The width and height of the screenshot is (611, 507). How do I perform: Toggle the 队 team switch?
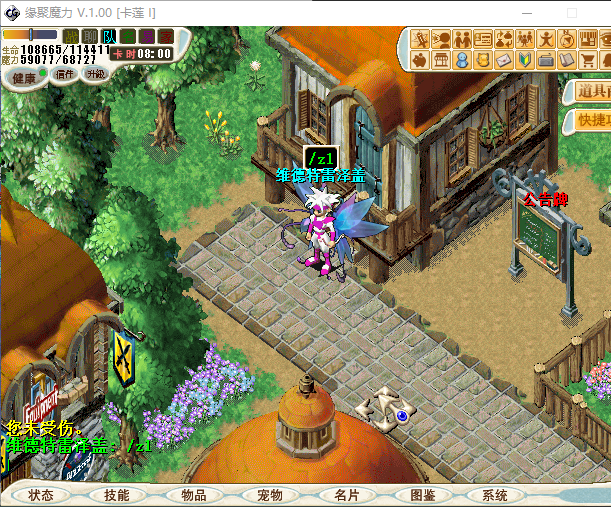point(108,37)
